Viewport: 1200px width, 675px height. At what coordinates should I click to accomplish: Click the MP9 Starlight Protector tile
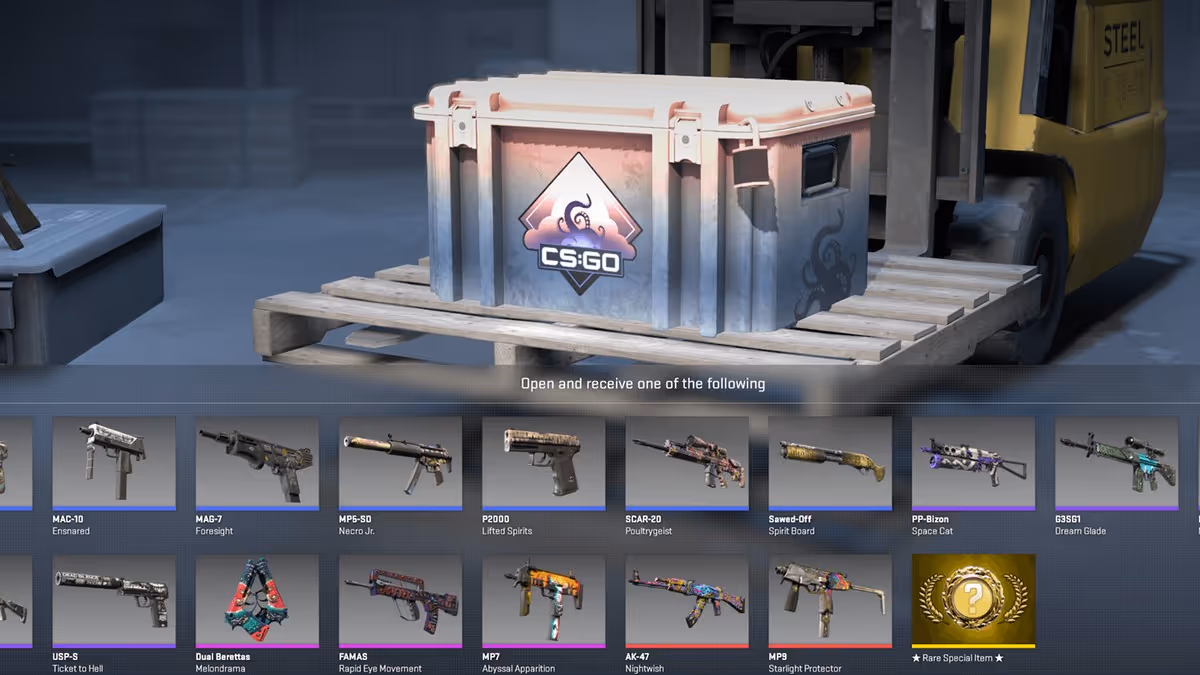[830, 600]
